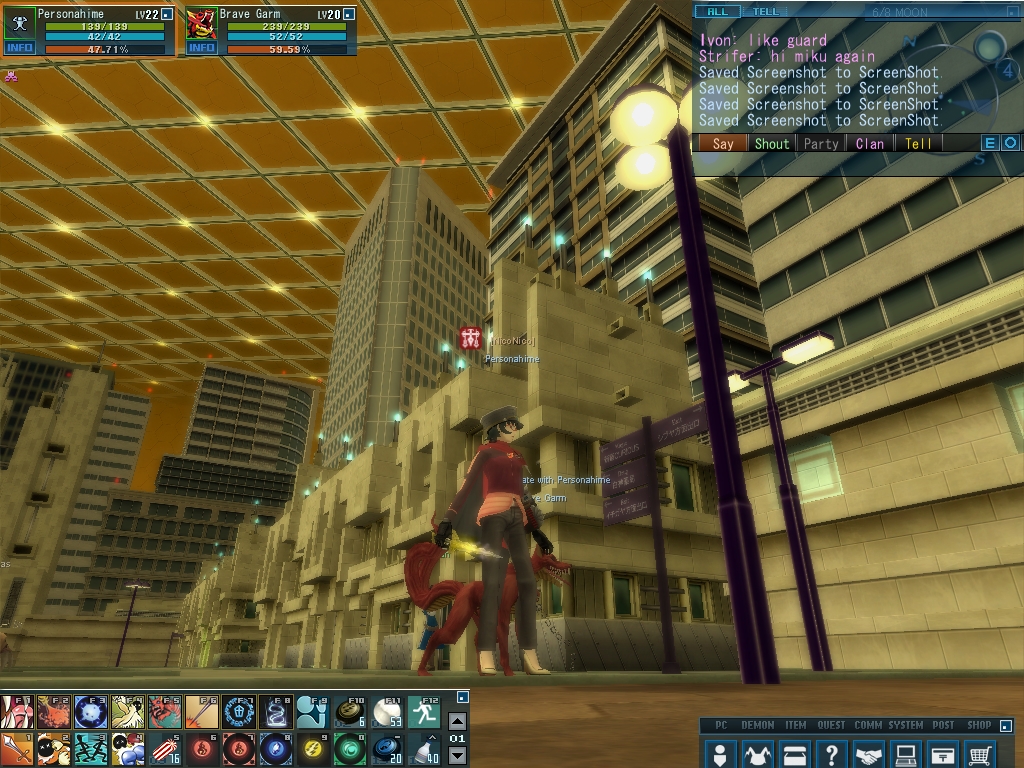Open the PC character menu icon

pos(719,753)
